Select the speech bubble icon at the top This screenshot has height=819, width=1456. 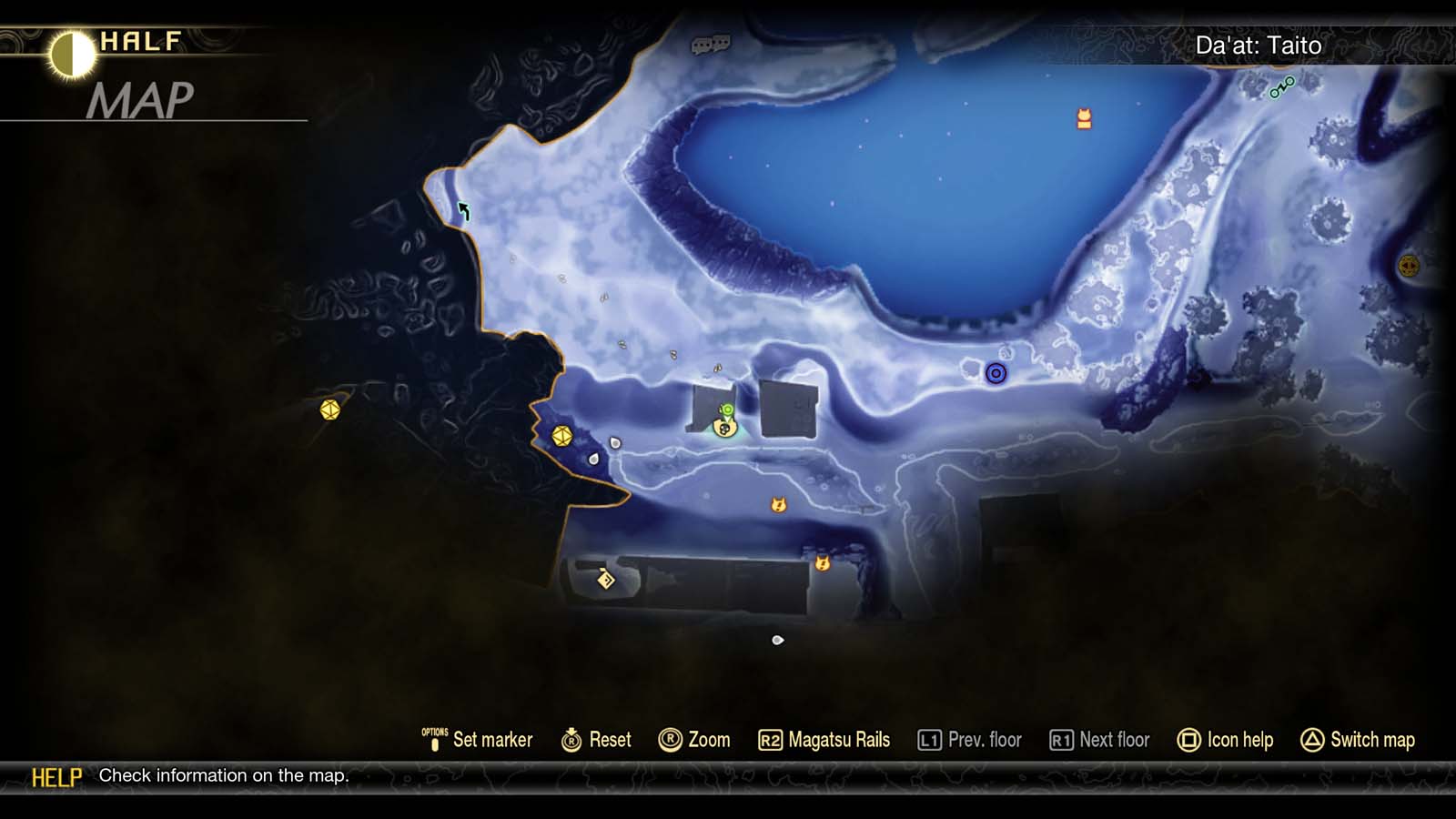coord(712,45)
